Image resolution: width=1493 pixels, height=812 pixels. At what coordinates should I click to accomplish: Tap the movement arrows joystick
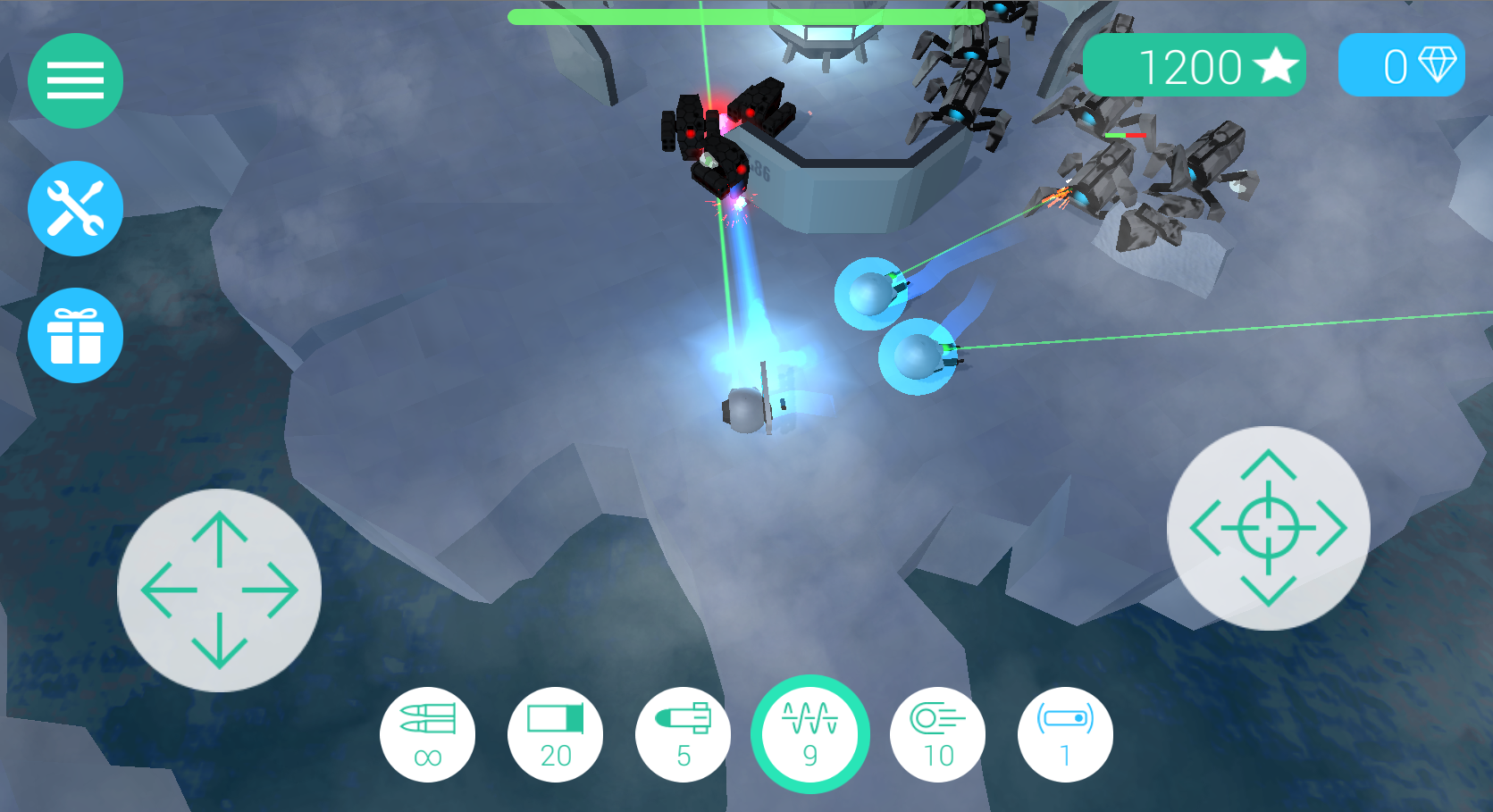click(219, 590)
